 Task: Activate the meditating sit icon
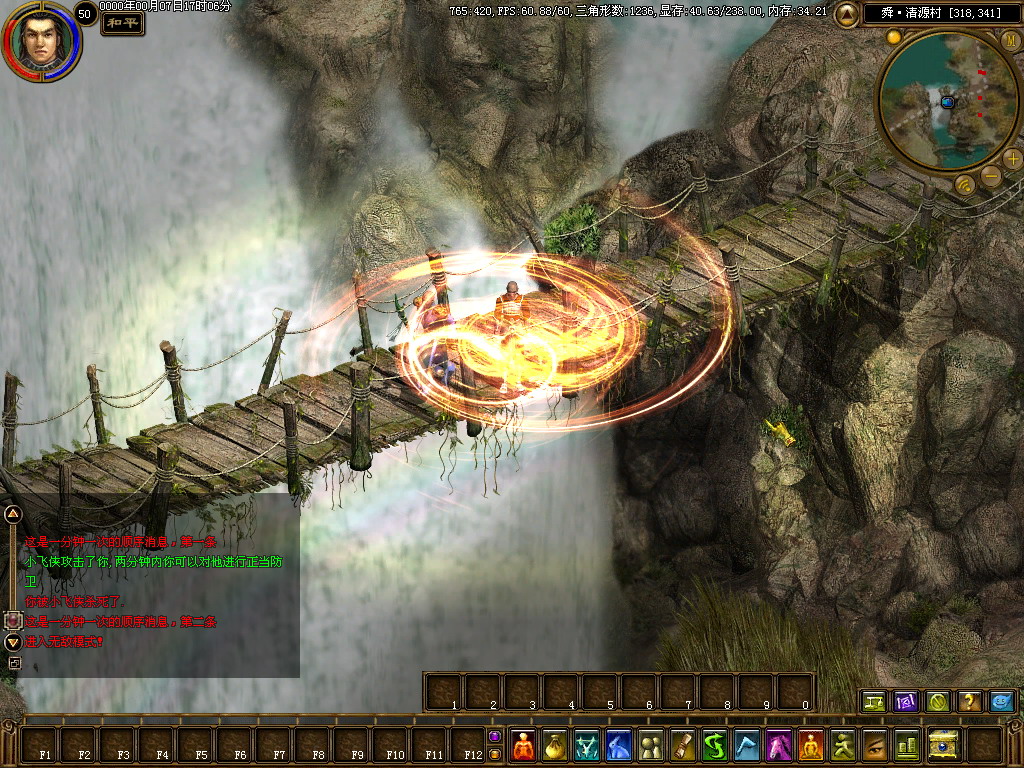(x=811, y=745)
